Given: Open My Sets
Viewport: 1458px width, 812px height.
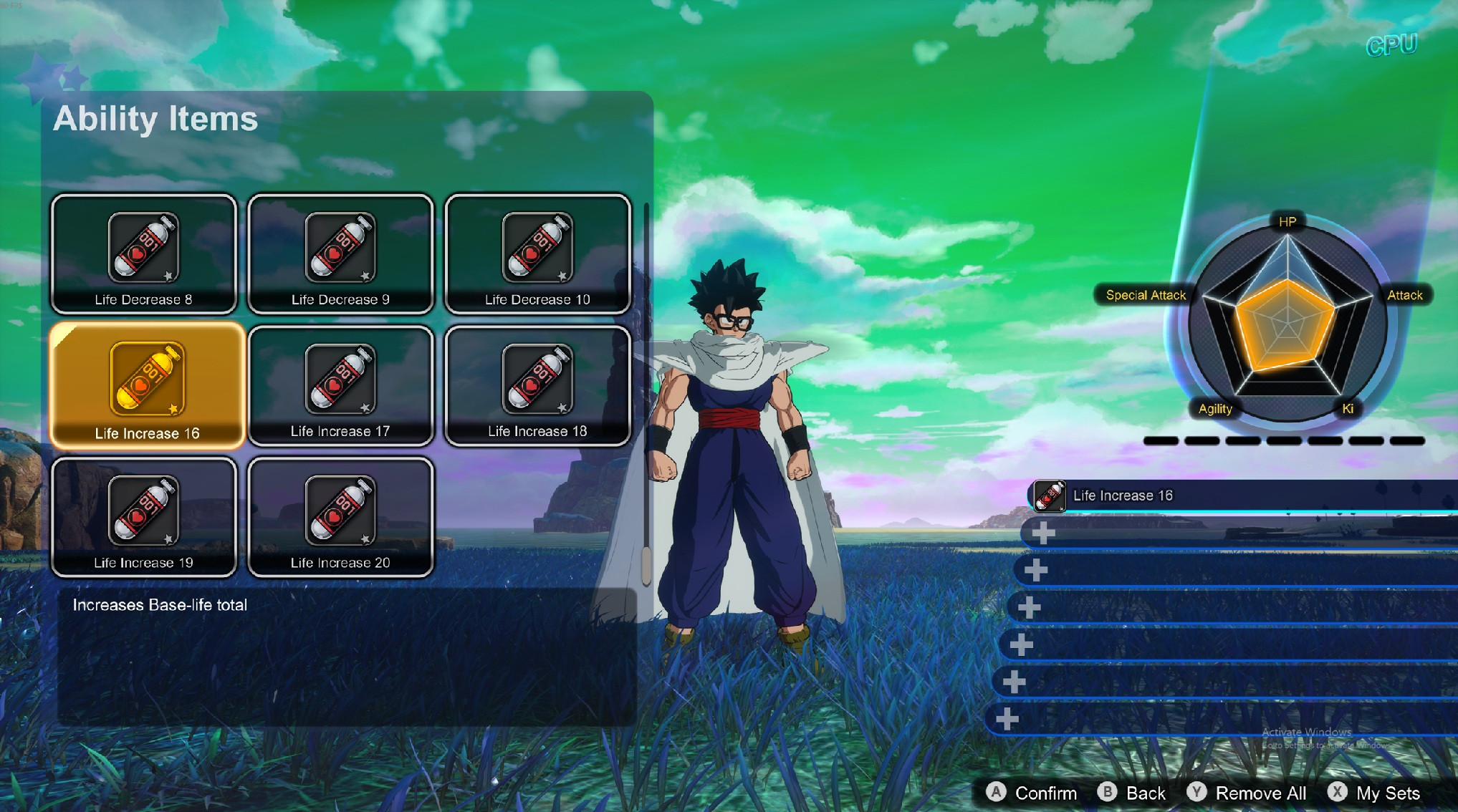Looking at the screenshot, I should [x=1374, y=793].
